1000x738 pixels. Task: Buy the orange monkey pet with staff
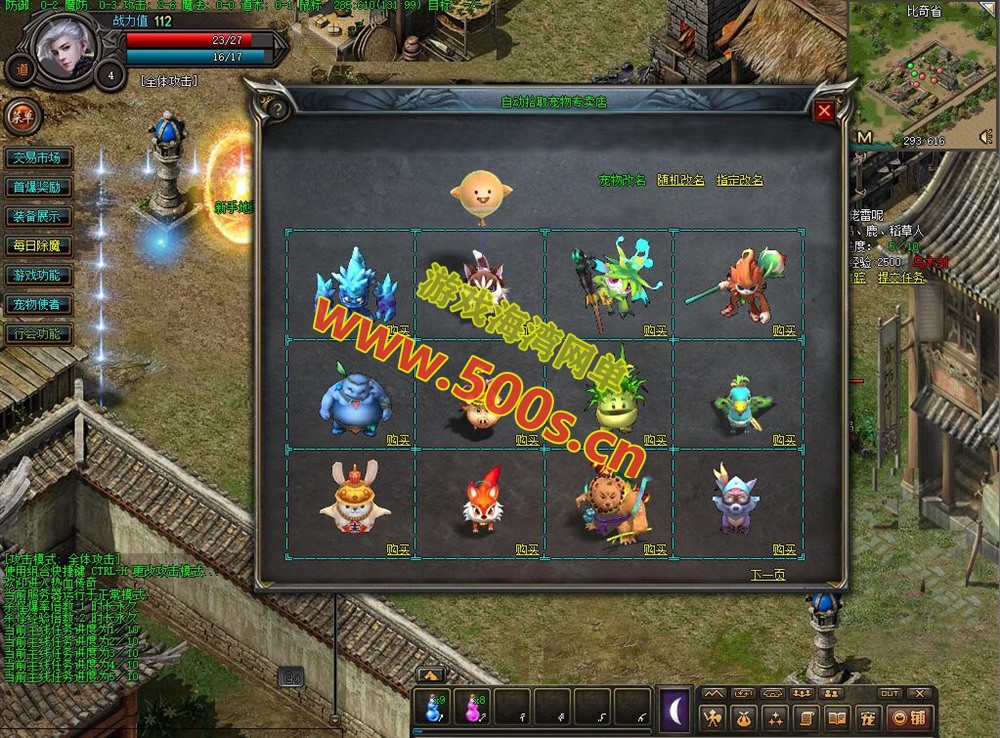tap(784, 330)
